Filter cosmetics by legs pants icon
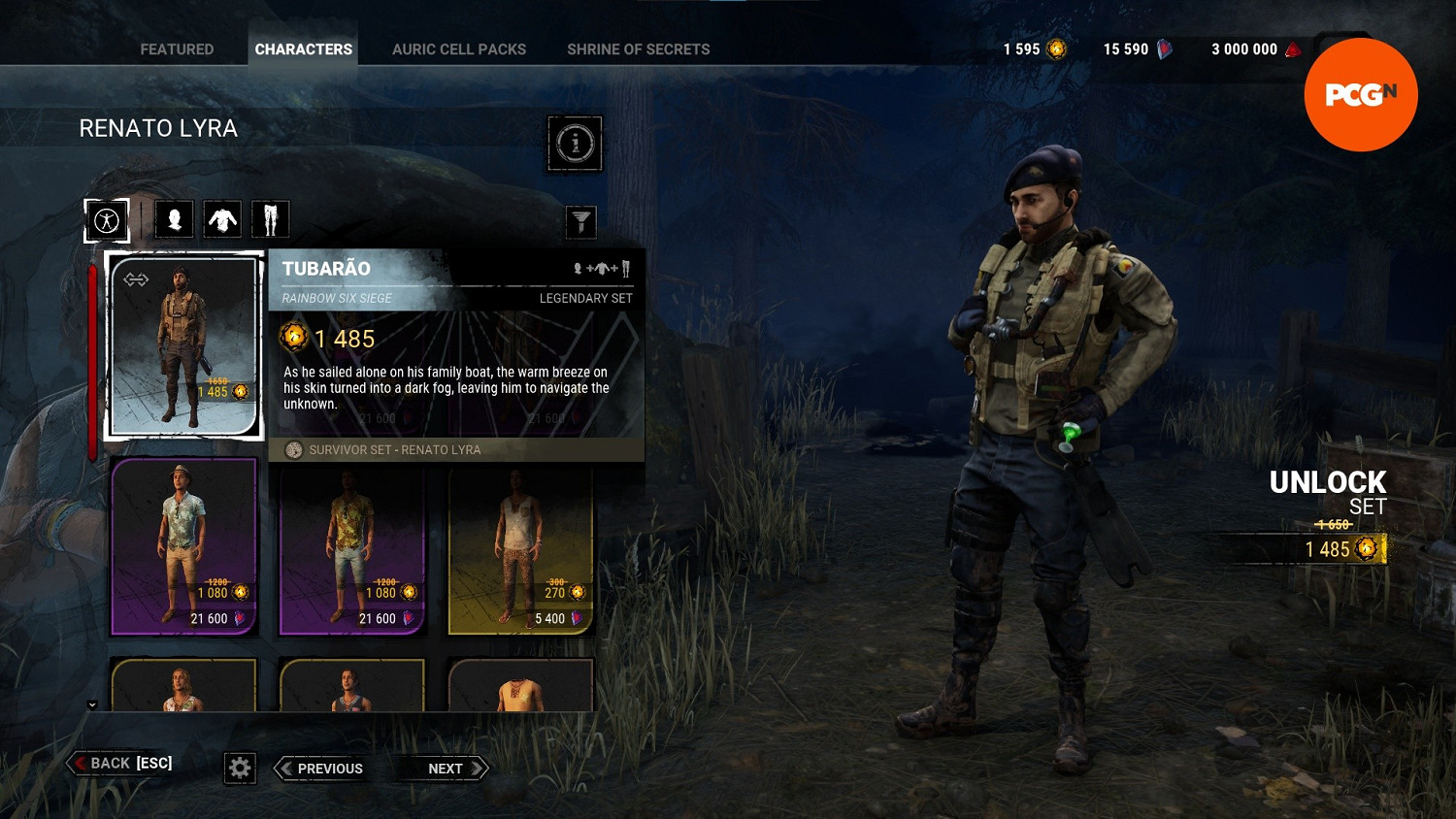The width and height of the screenshot is (1456, 819). 270,220
